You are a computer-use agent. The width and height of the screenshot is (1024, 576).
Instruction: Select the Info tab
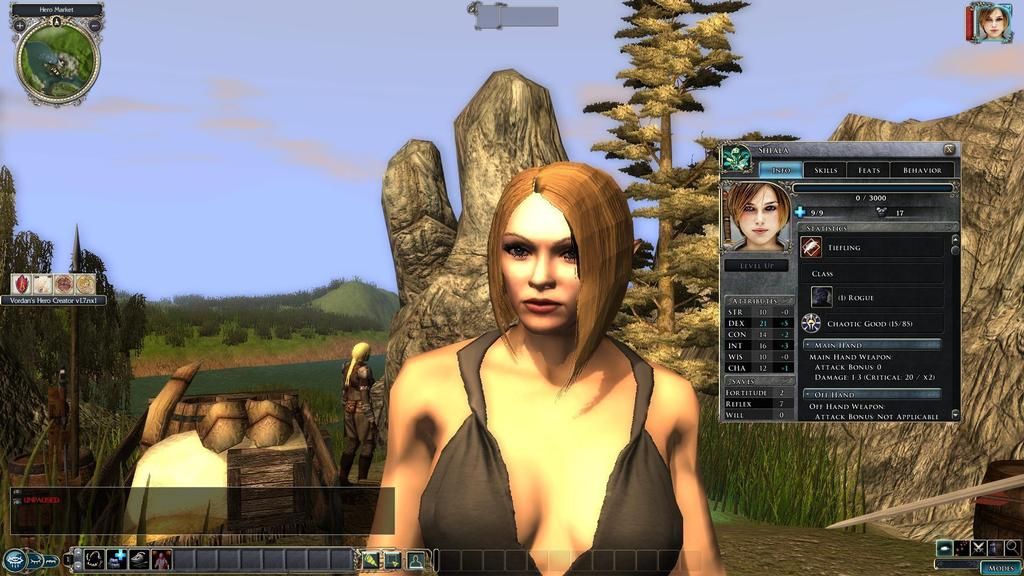tap(781, 170)
